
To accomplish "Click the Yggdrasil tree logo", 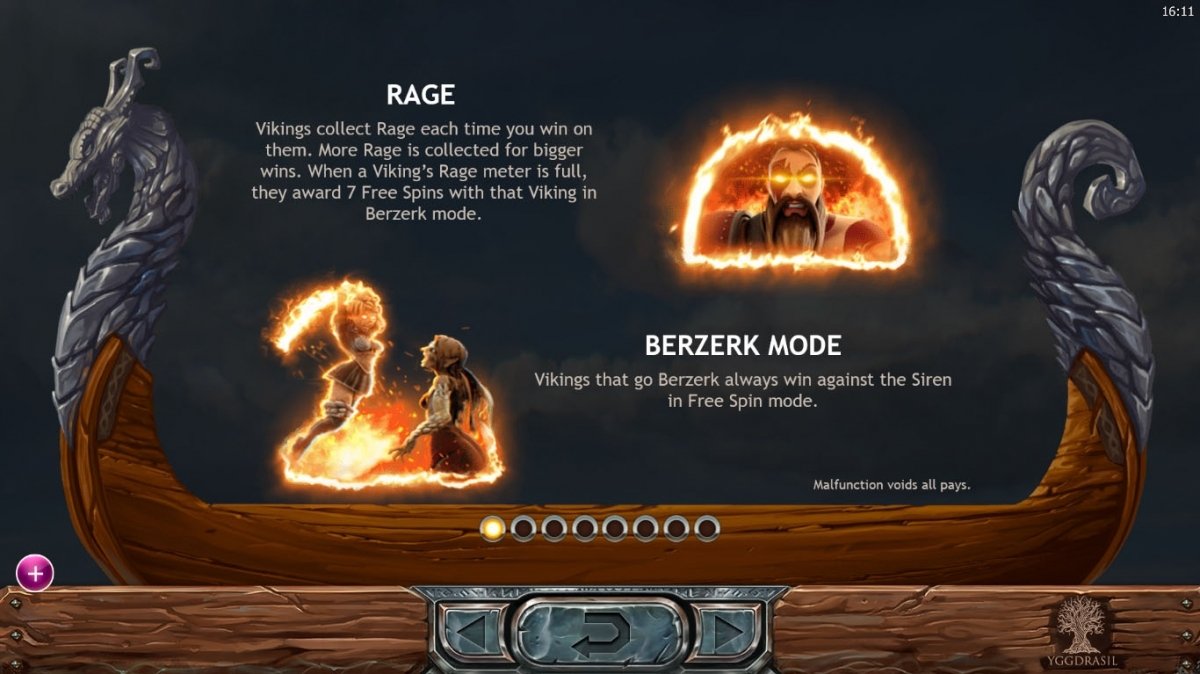I will click(x=1085, y=626).
